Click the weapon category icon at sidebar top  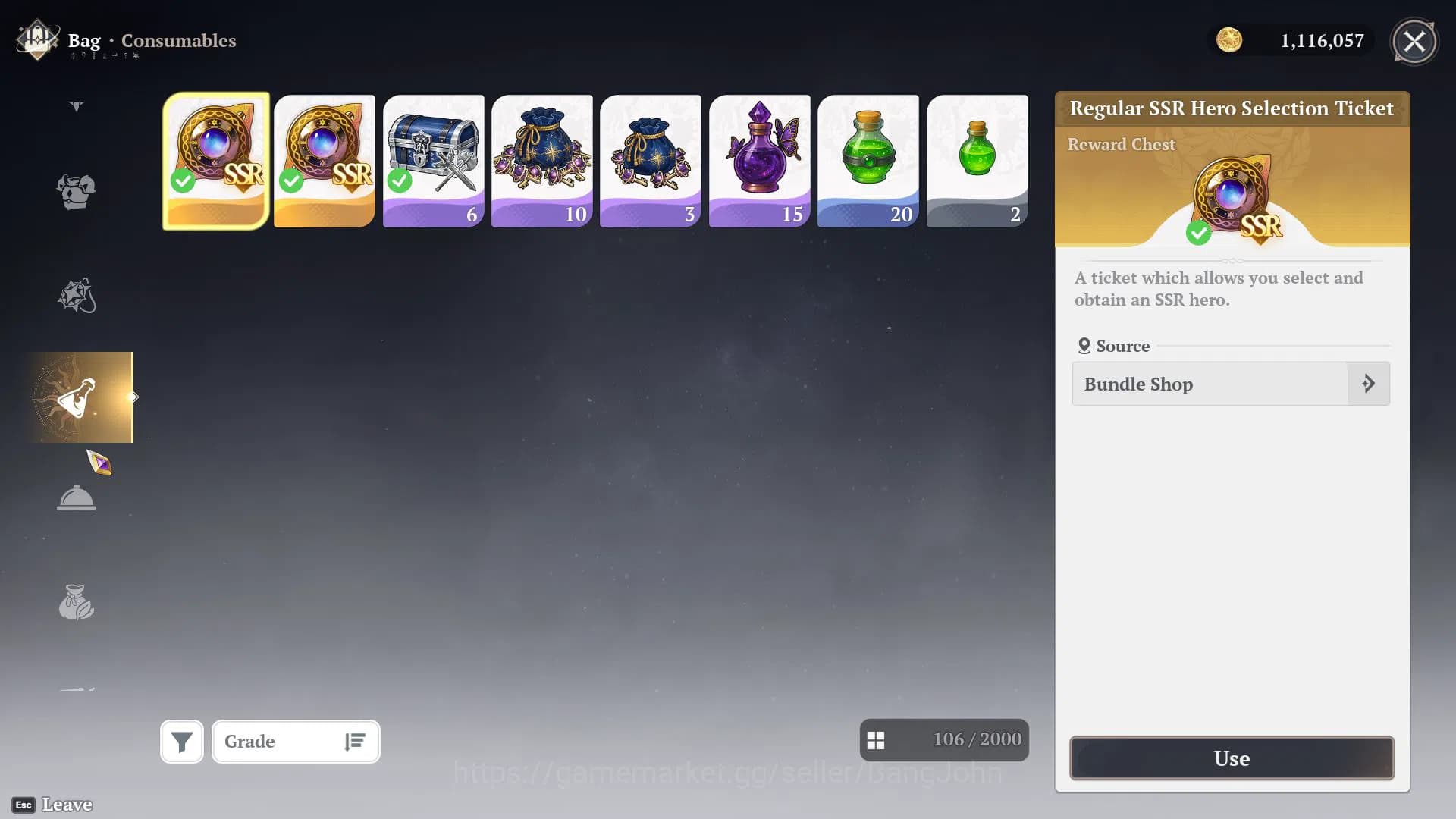pyautogui.click(x=76, y=106)
